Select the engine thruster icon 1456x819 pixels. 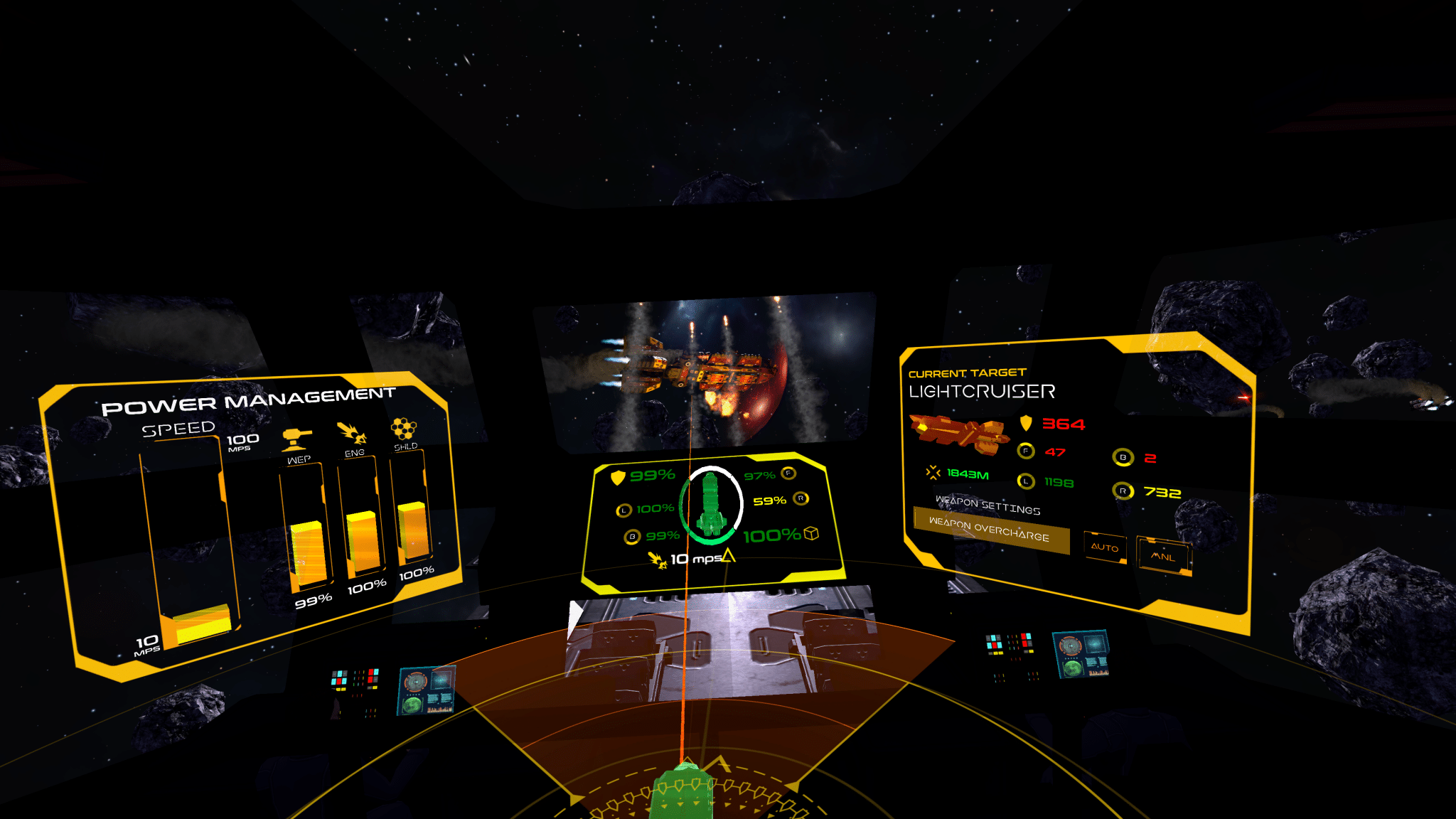[x=352, y=433]
